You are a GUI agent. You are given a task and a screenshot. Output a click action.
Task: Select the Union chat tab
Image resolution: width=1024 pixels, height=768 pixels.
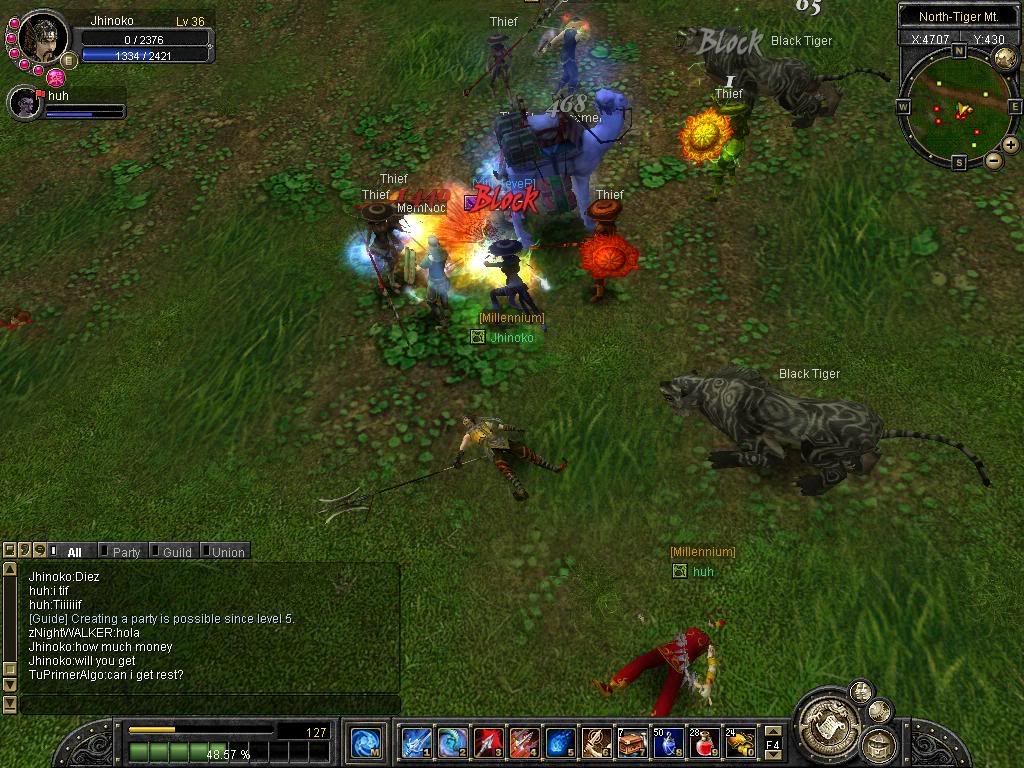(x=227, y=552)
